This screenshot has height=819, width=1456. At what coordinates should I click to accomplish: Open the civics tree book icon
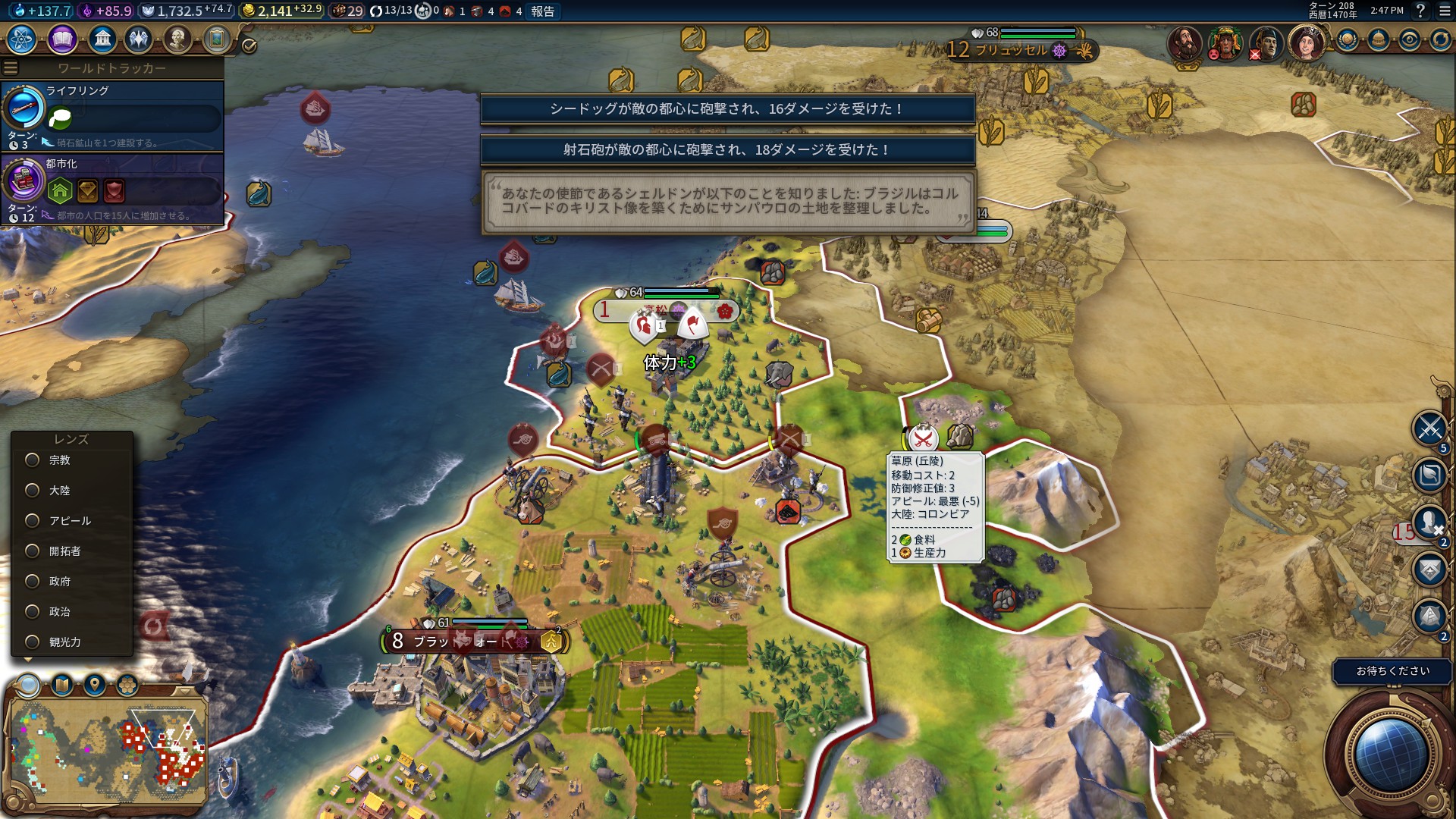coord(62,39)
